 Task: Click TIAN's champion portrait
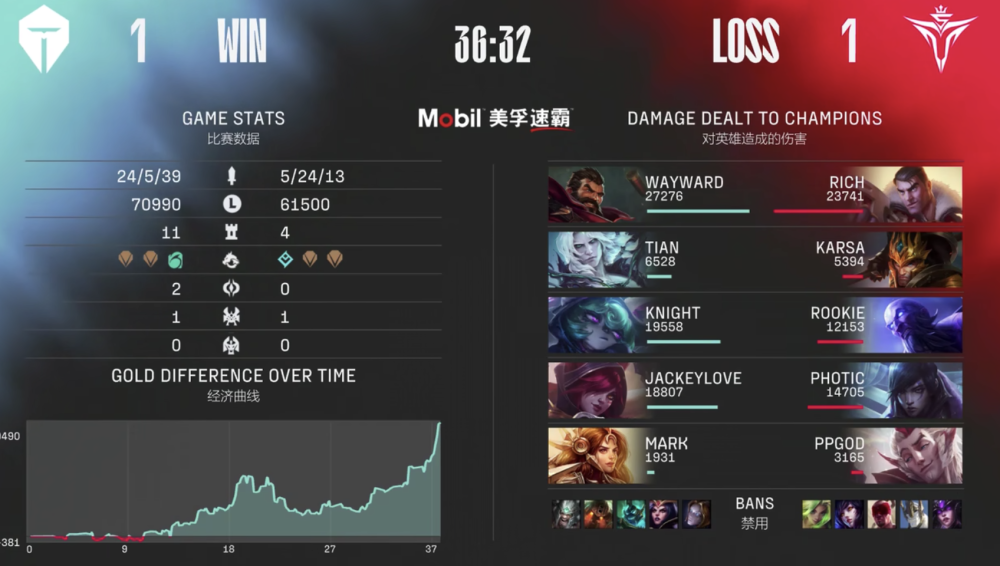[594, 260]
